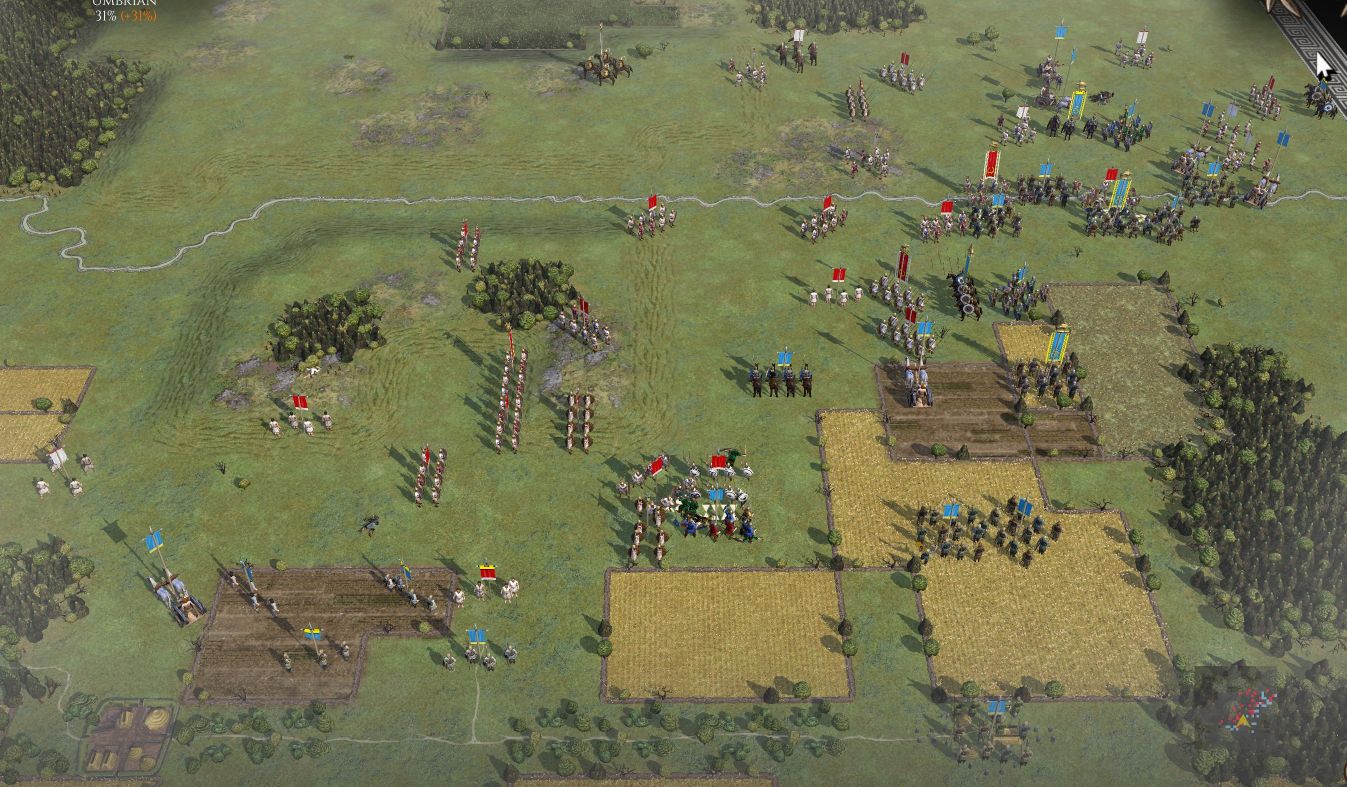Click the 31% morale percentage readout

[x=105, y=17]
